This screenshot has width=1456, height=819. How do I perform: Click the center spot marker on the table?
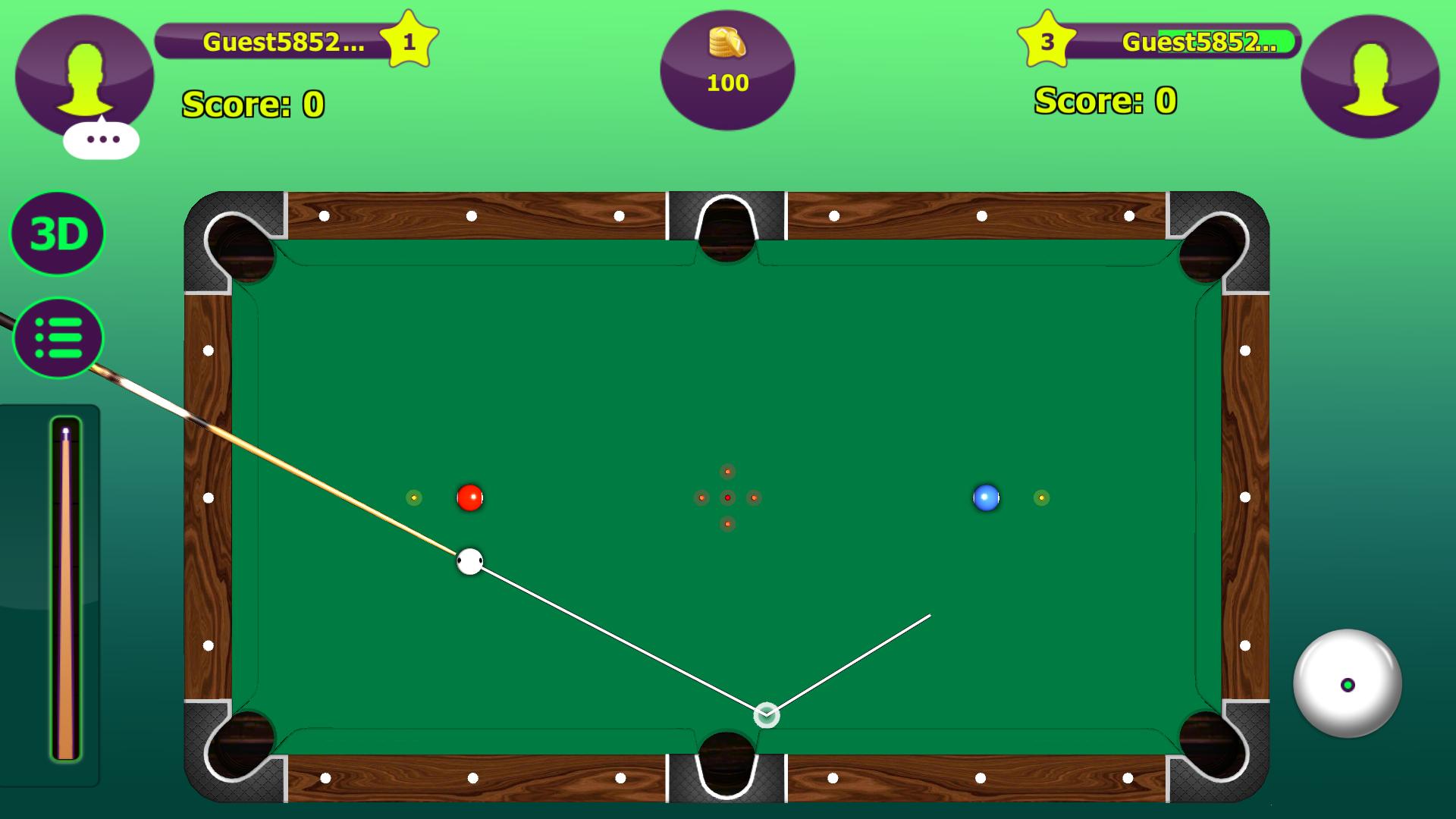pyautogui.click(x=728, y=497)
